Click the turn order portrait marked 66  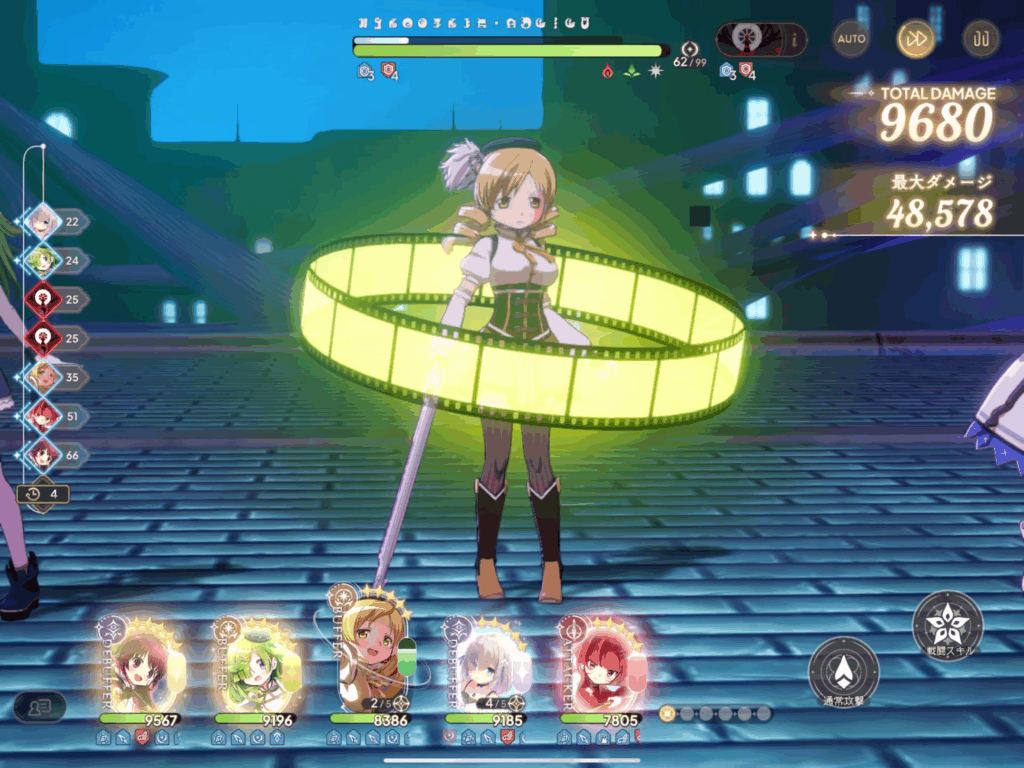point(42,456)
